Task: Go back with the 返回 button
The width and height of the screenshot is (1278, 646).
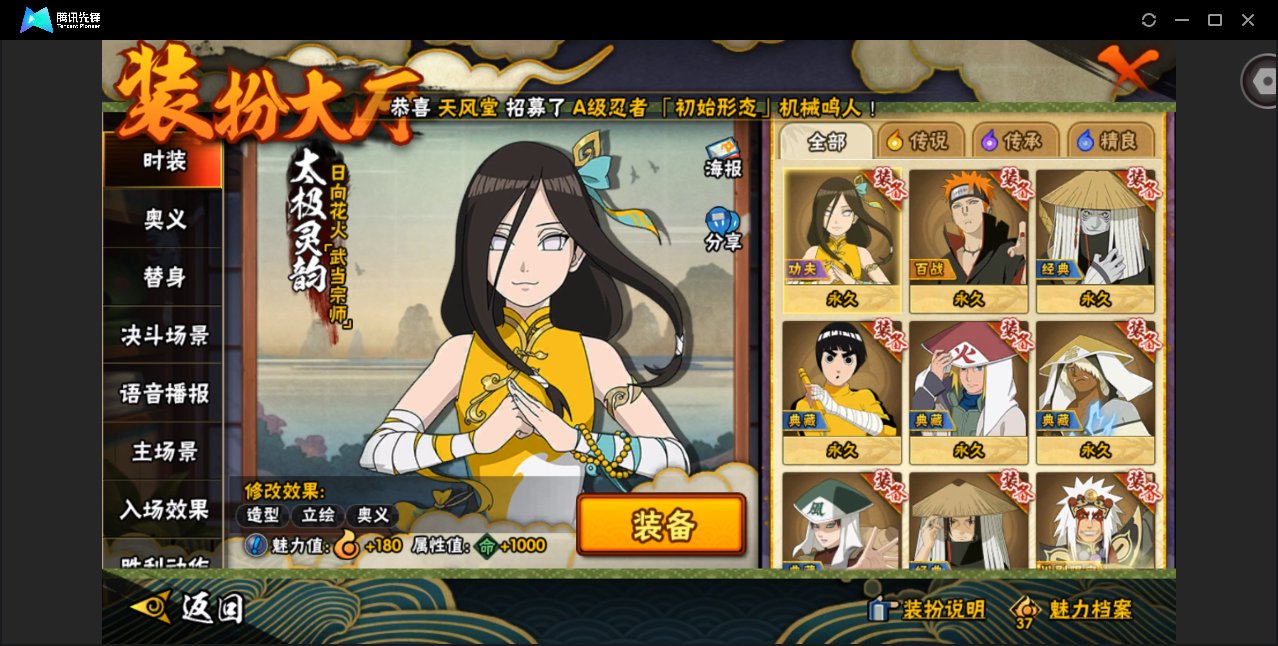Action: (188, 607)
